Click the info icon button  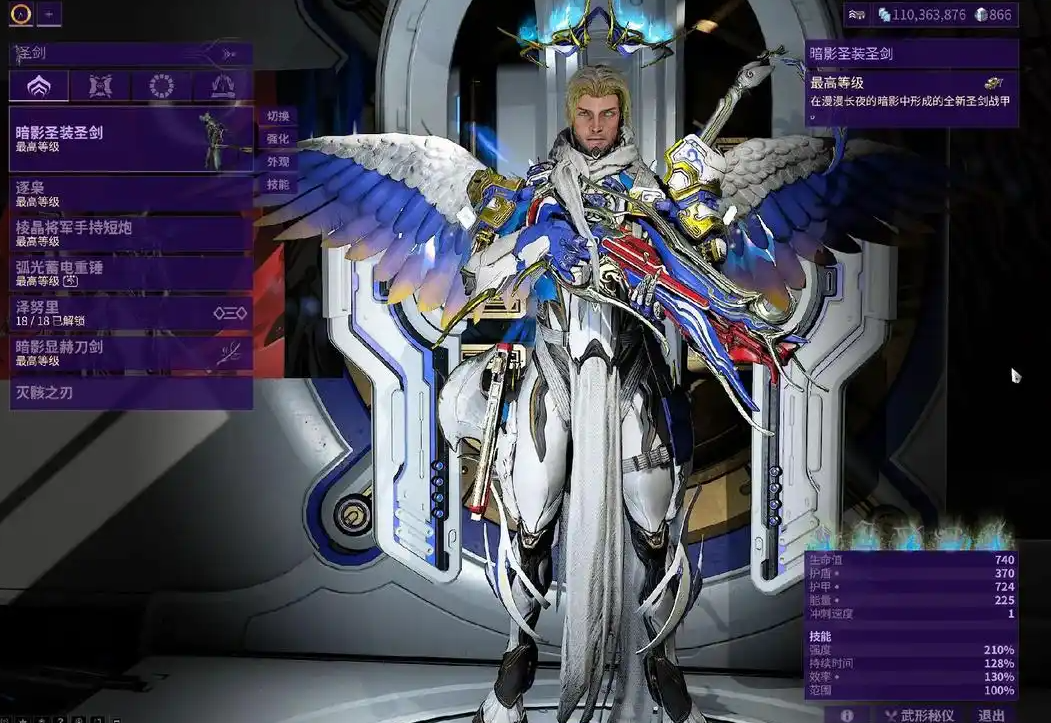[847, 715]
